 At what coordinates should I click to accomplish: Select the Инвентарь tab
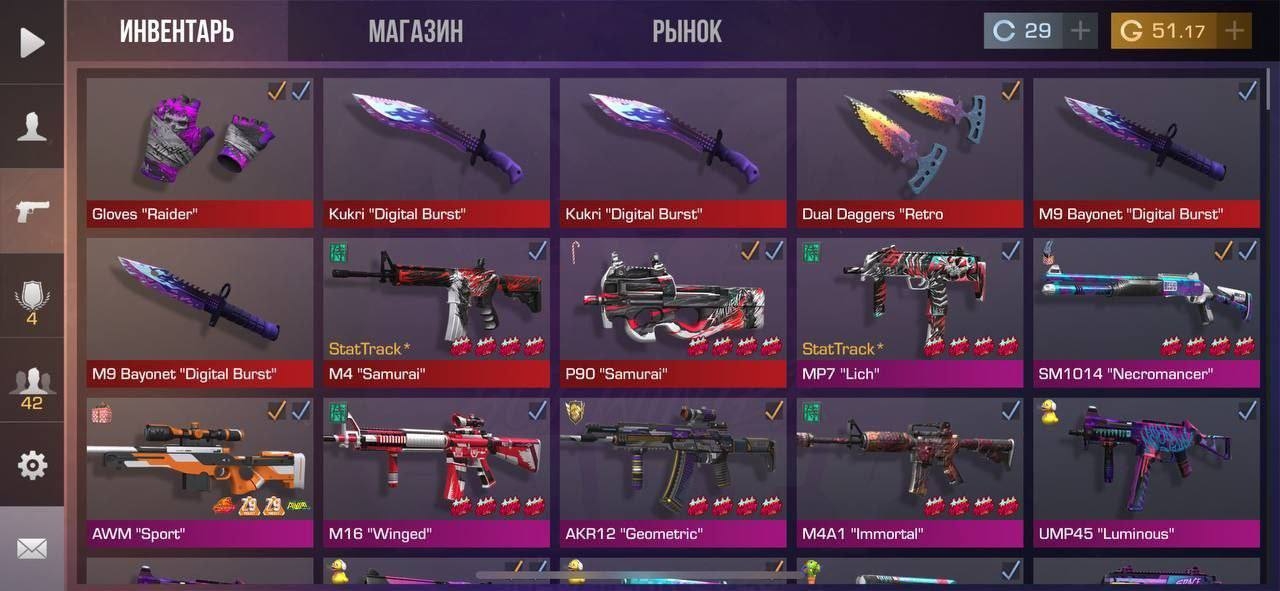pyautogui.click(x=177, y=32)
